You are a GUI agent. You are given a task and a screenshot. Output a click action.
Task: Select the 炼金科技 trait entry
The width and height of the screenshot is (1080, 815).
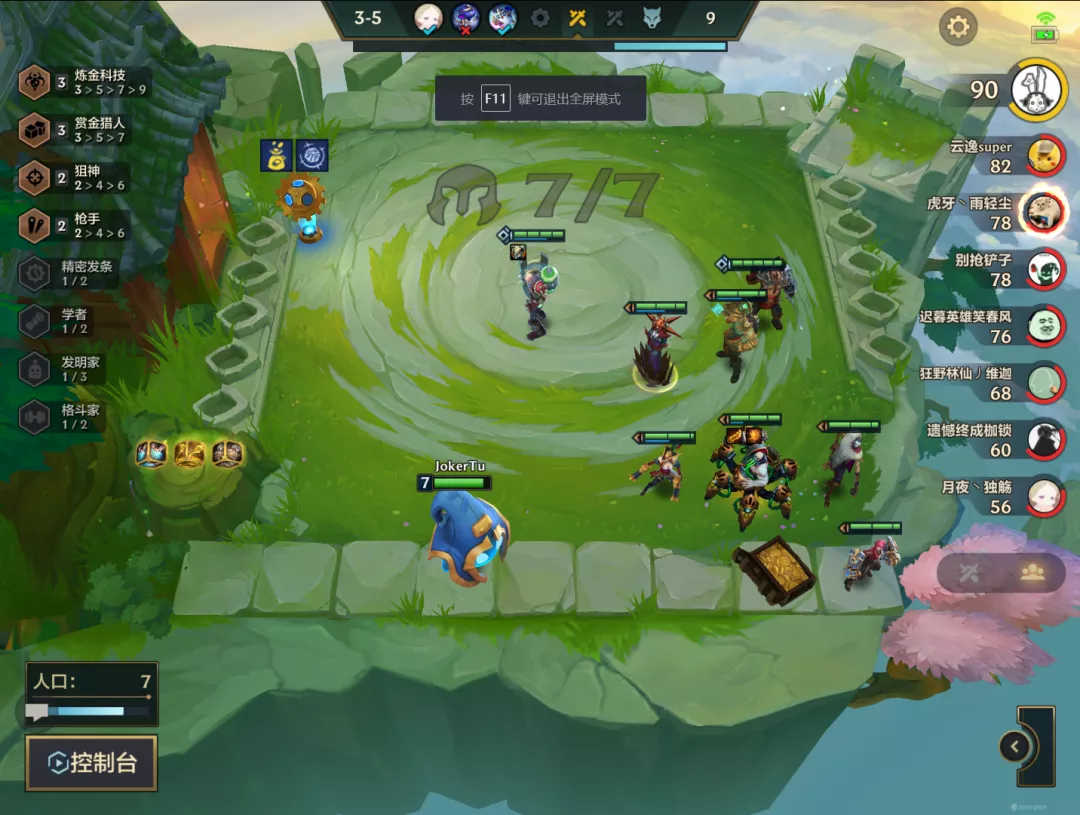coord(85,82)
